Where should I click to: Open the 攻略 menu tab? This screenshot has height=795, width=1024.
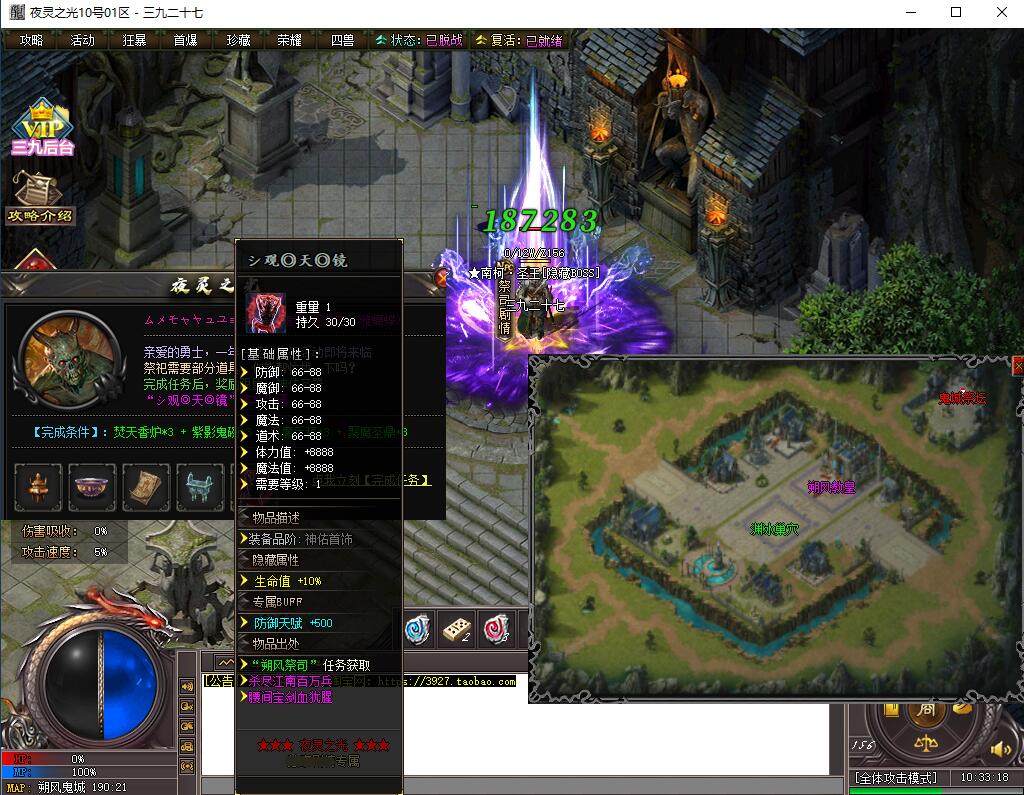click(31, 40)
